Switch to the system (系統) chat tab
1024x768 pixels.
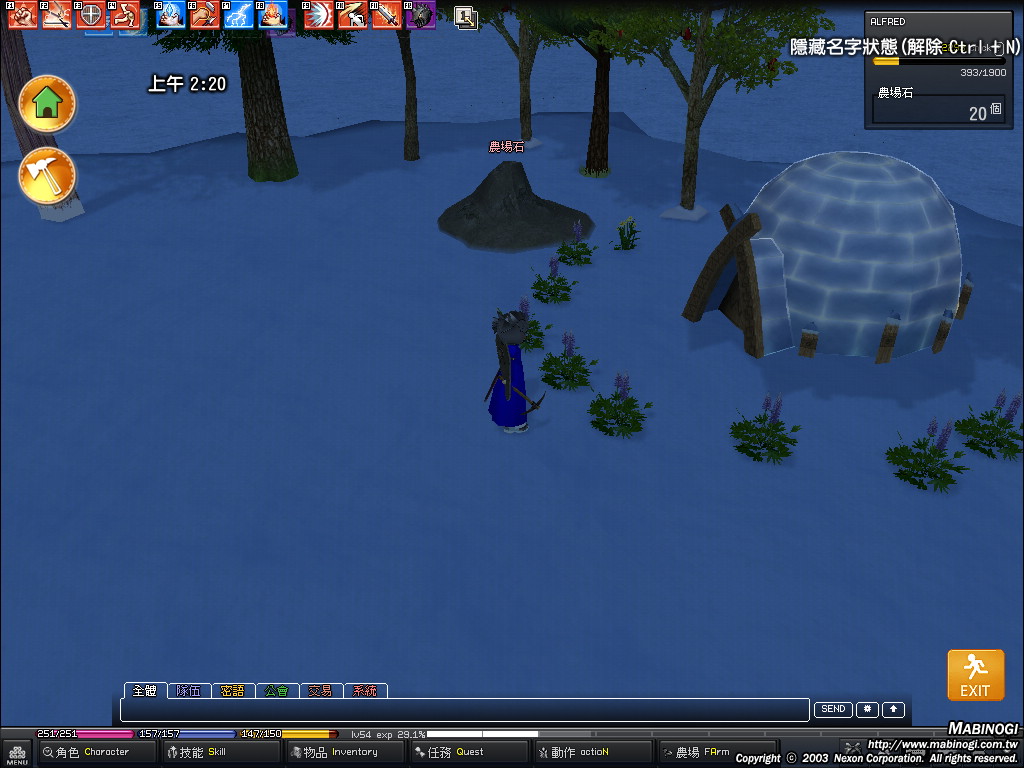click(365, 691)
